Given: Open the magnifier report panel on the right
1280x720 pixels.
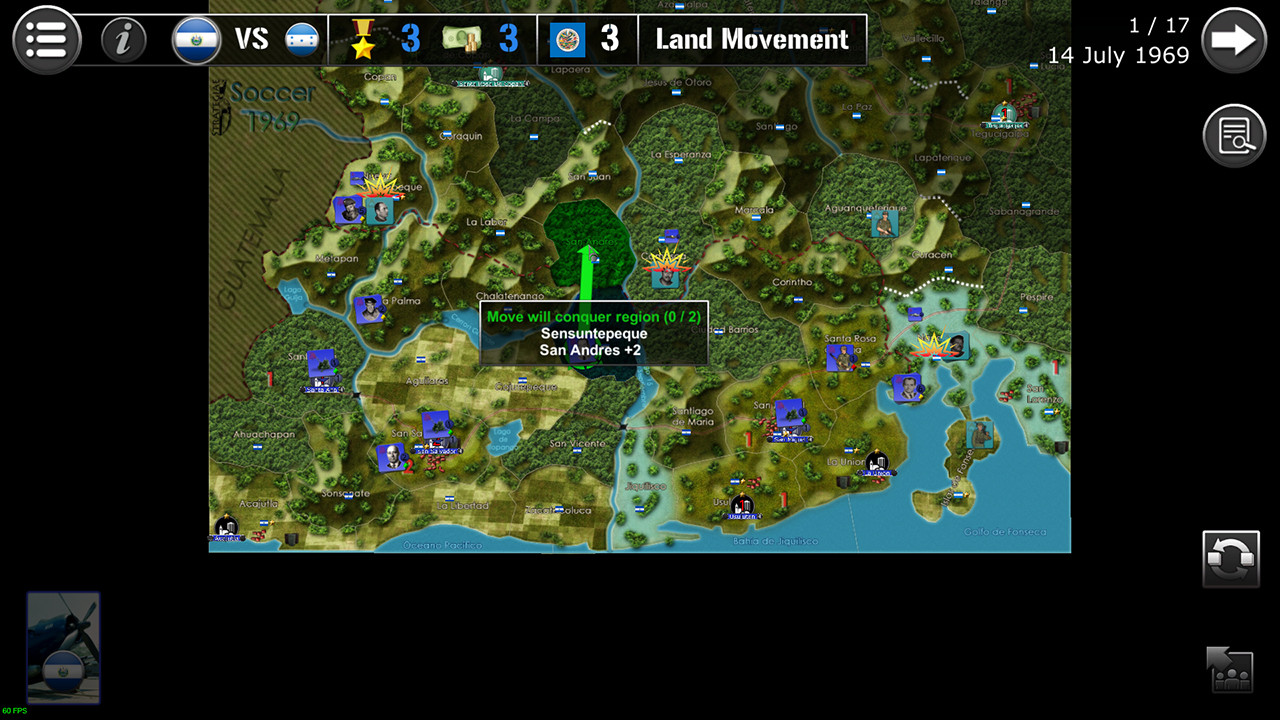Looking at the screenshot, I should [1235, 135].
